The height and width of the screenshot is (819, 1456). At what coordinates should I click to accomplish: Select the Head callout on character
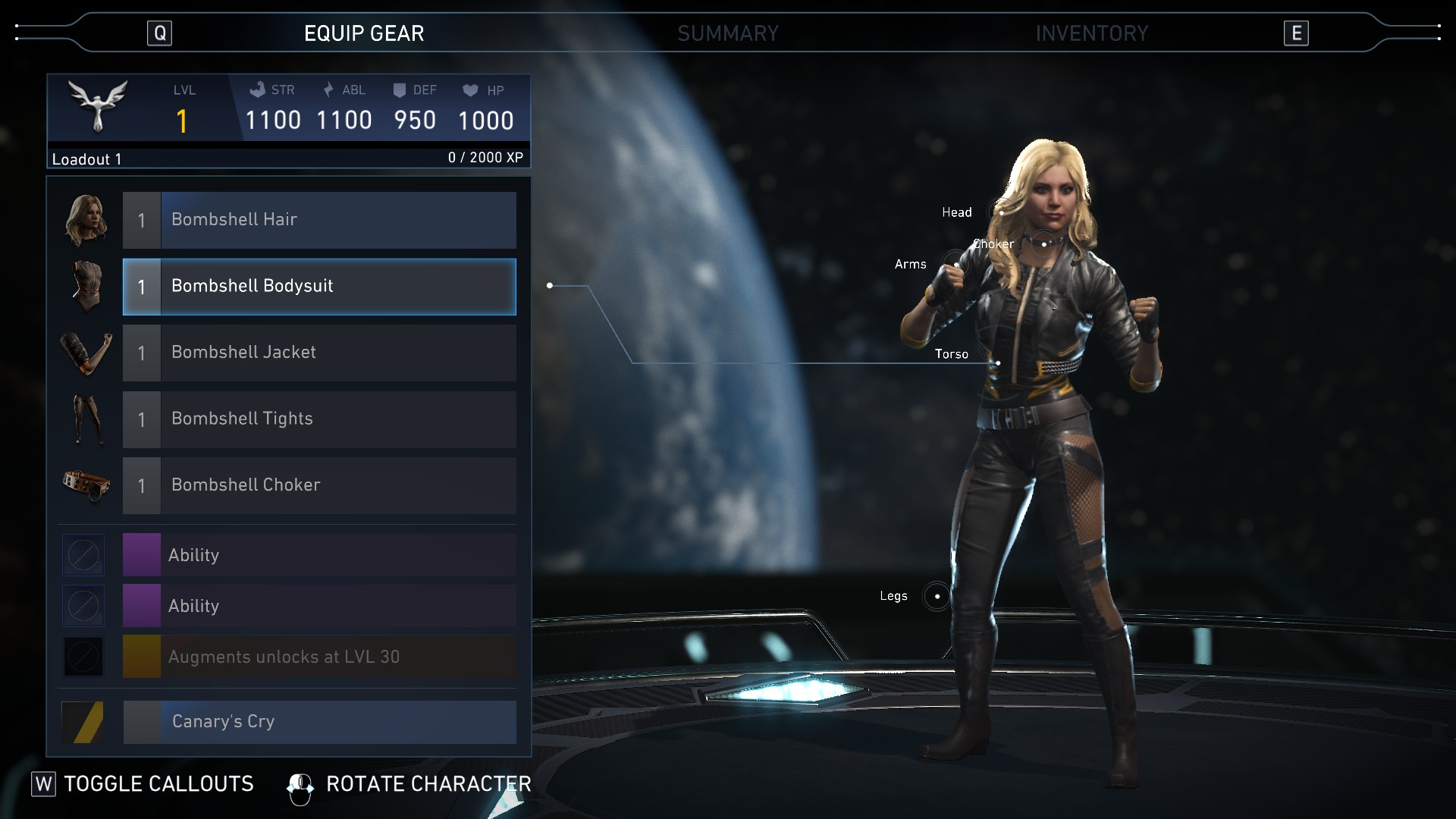(x=957, y=212)
